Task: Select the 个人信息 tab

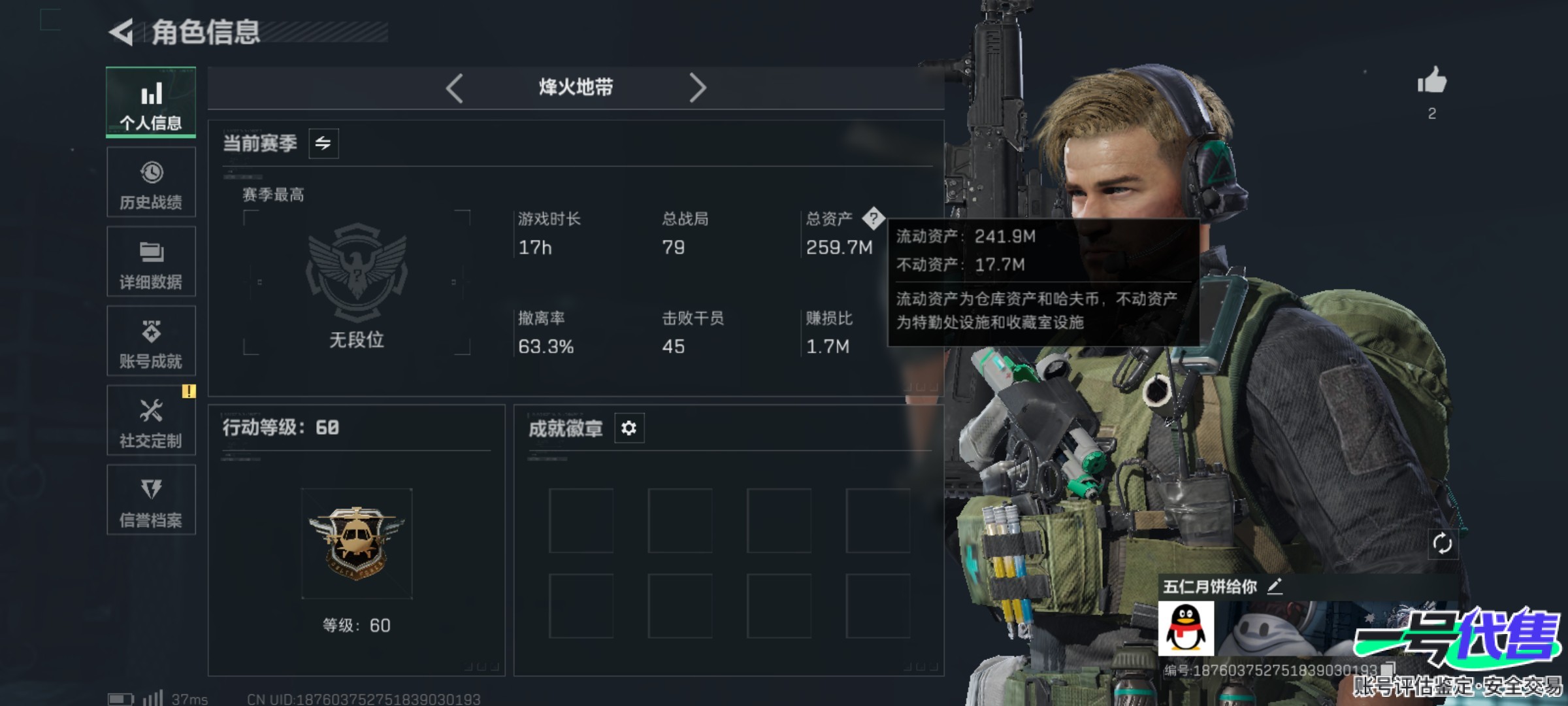Action: pyautogui.click(x=151, y=103)
